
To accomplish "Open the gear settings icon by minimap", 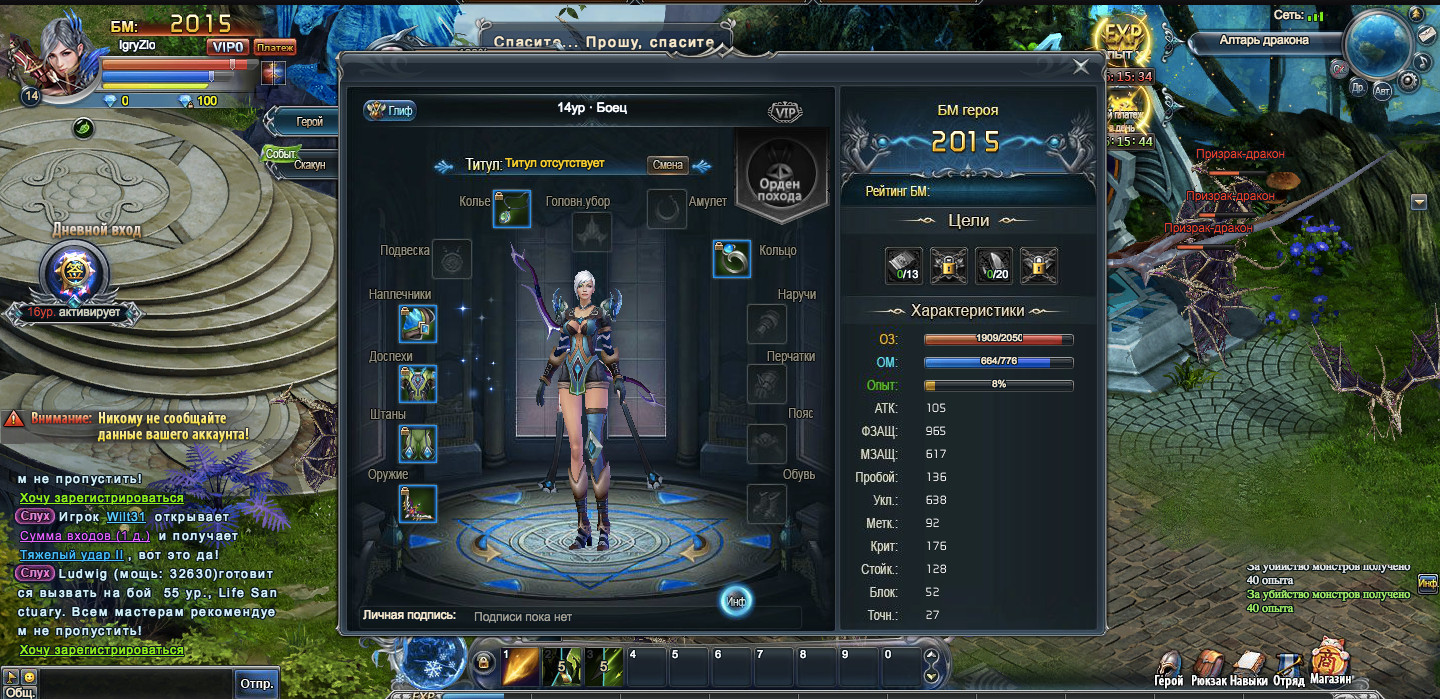I will click(x=1408, y=79).
